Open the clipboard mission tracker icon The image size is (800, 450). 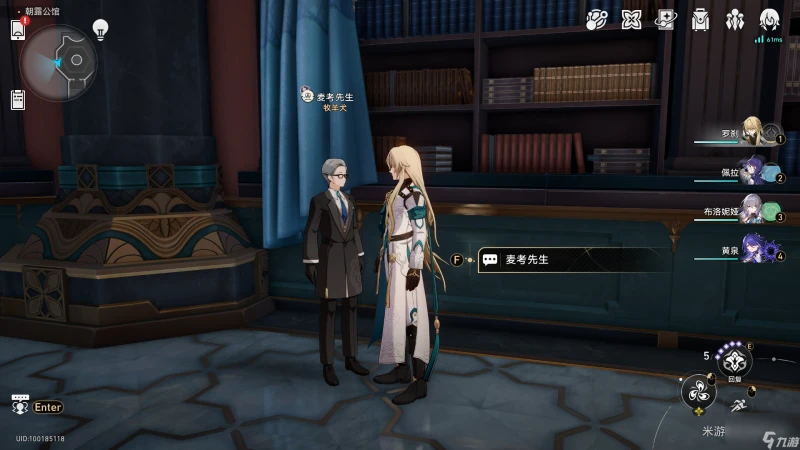tap(18, 99)
